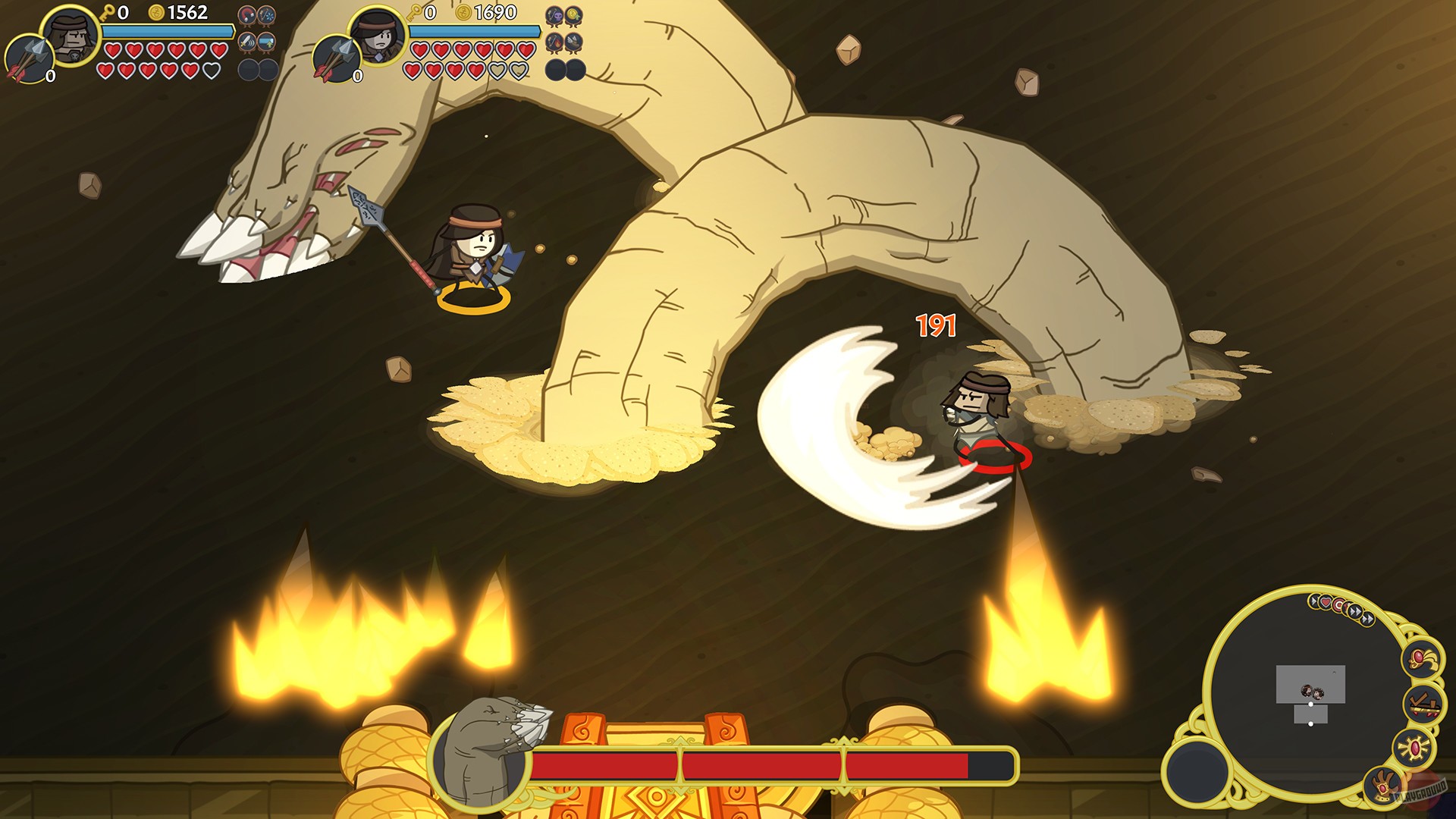This screenshot has width=1456, height=819.
Task: Toggle the heart marker above the minimap
Action: click(x=1325, y=601)
